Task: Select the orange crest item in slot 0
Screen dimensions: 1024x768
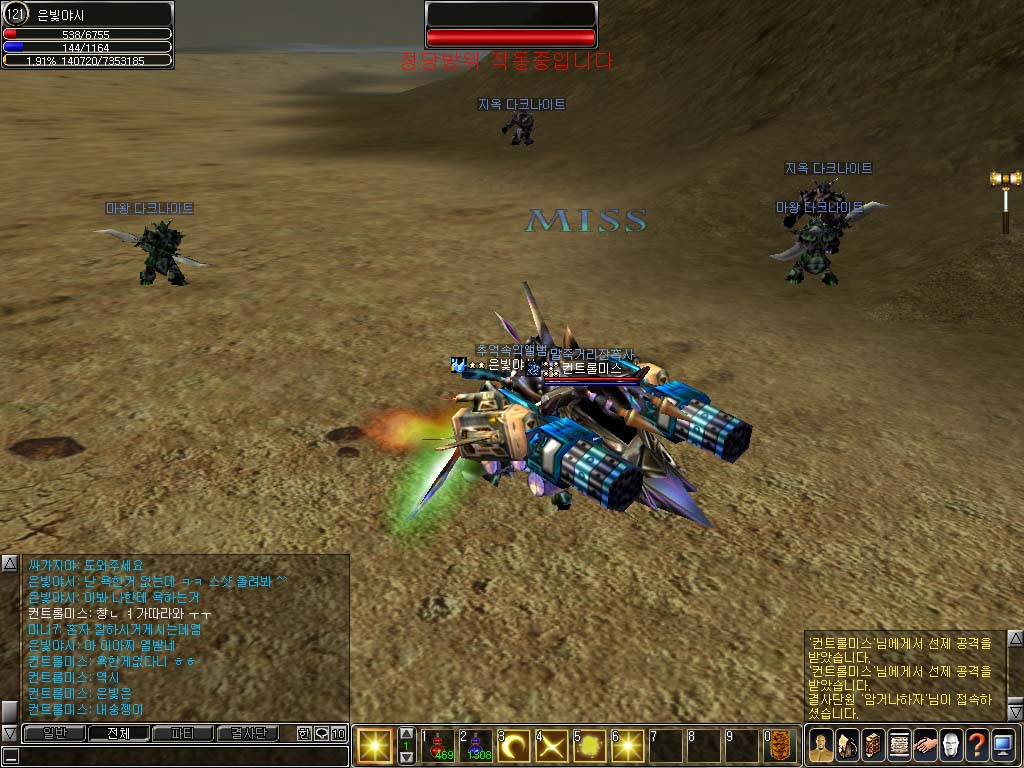Action: pos(782,746)
